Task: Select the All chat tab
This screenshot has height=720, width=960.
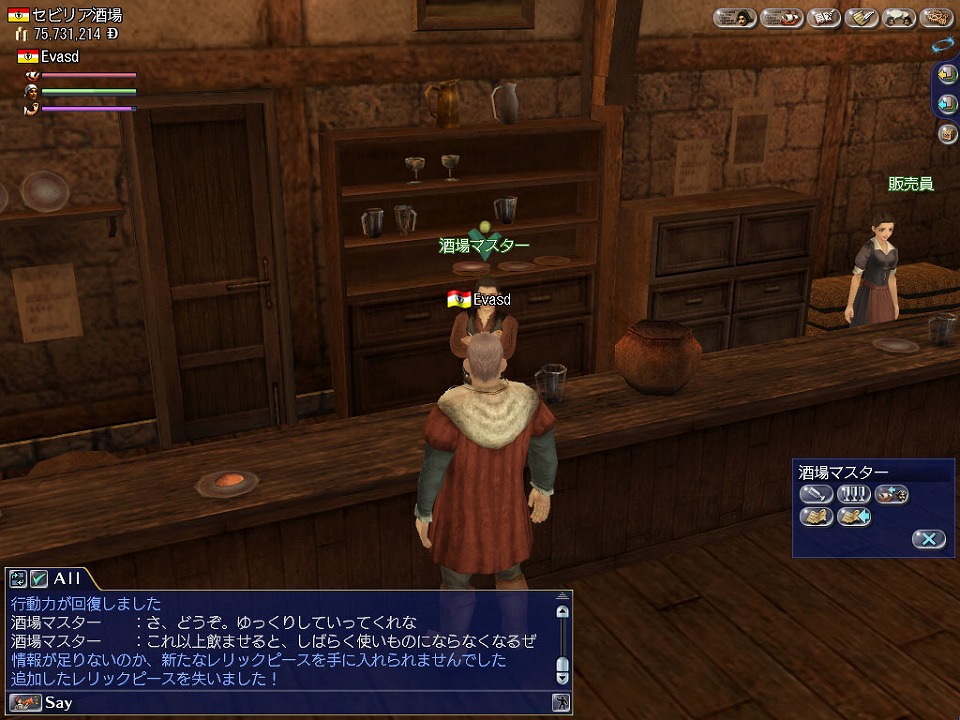Action: pos(67,578)
